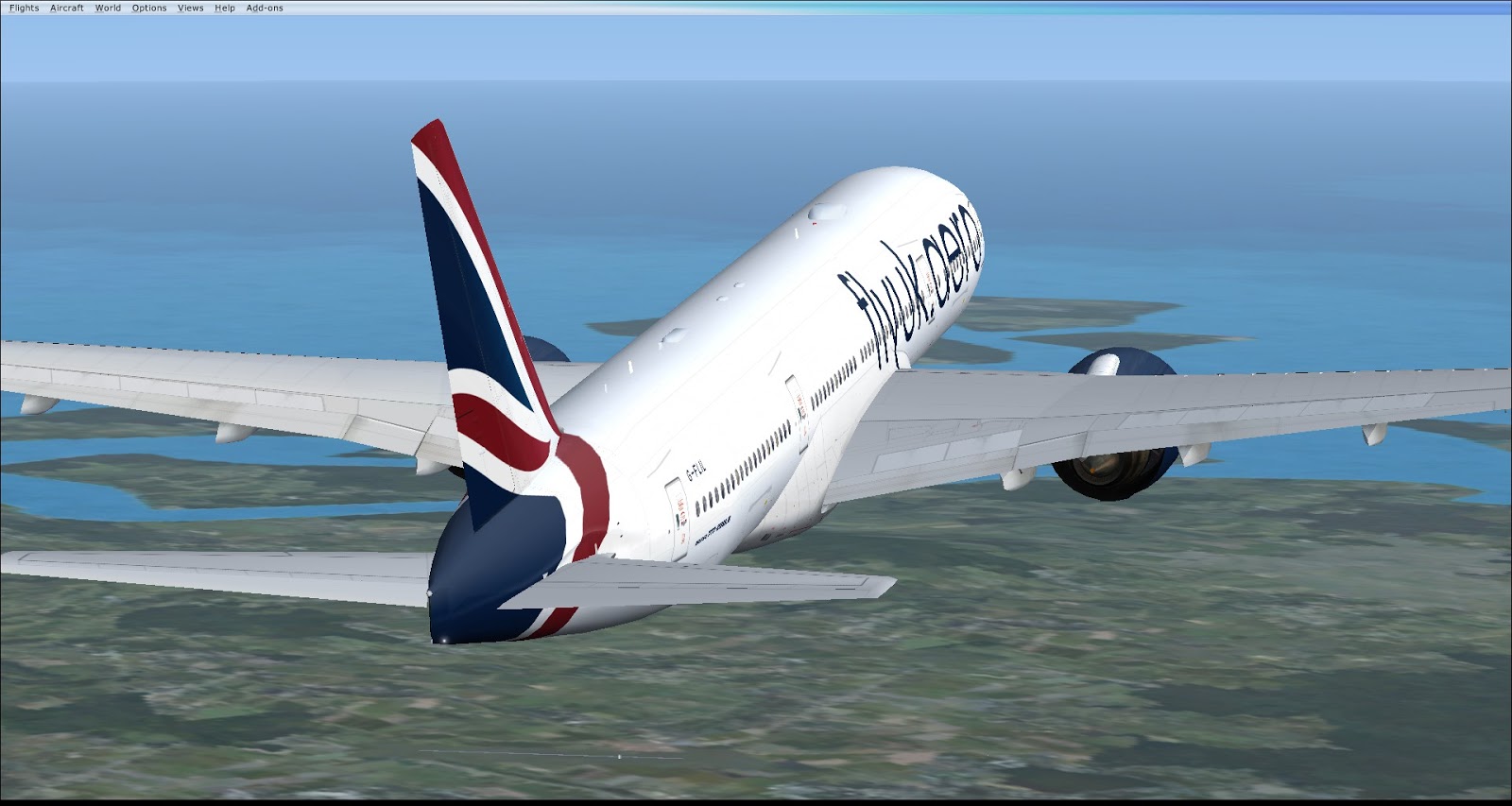This screenshot has width=1512, height=806.
Task: Open the Options menu
Action: 149,9
